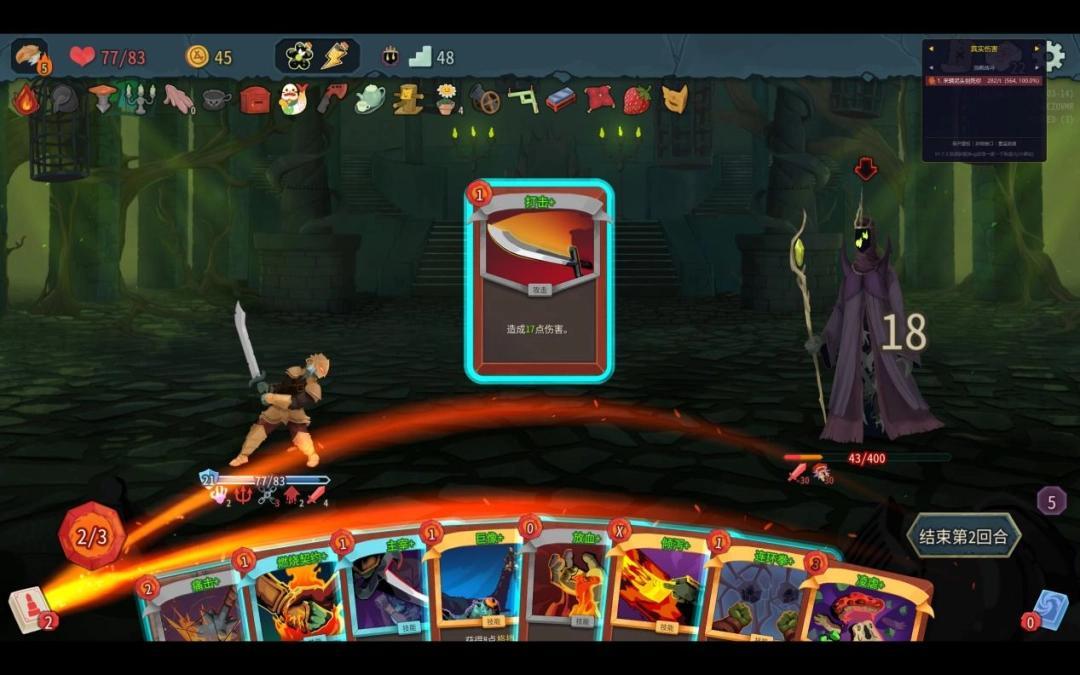Image resolution: width=1080 pixels, height=675 pixels.
Task: View the discard pile
Action: tap(1050, 609)
